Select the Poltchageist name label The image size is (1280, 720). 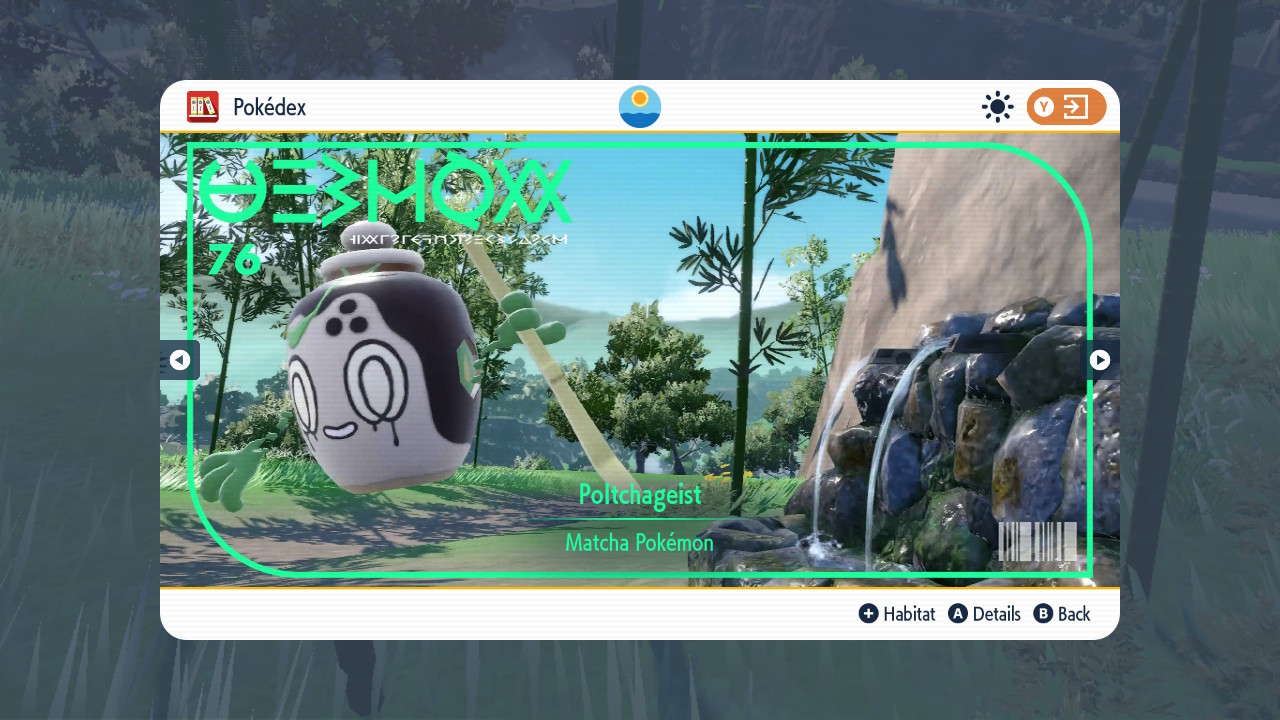640,494
